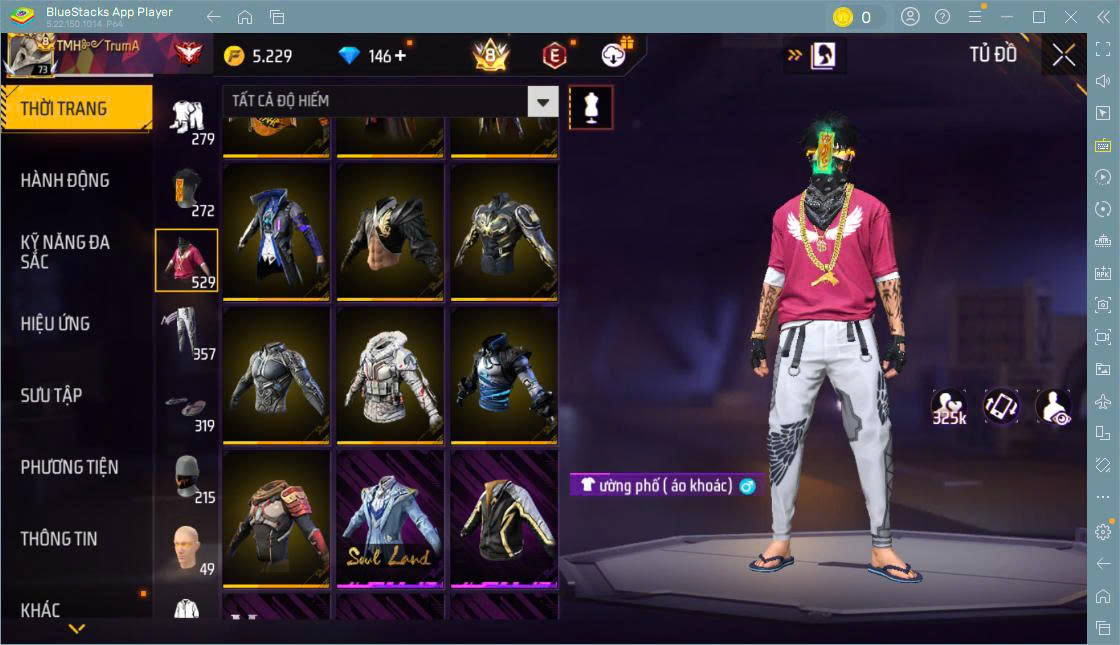Click the mannequin outfit preset button

tap(591, 107)
